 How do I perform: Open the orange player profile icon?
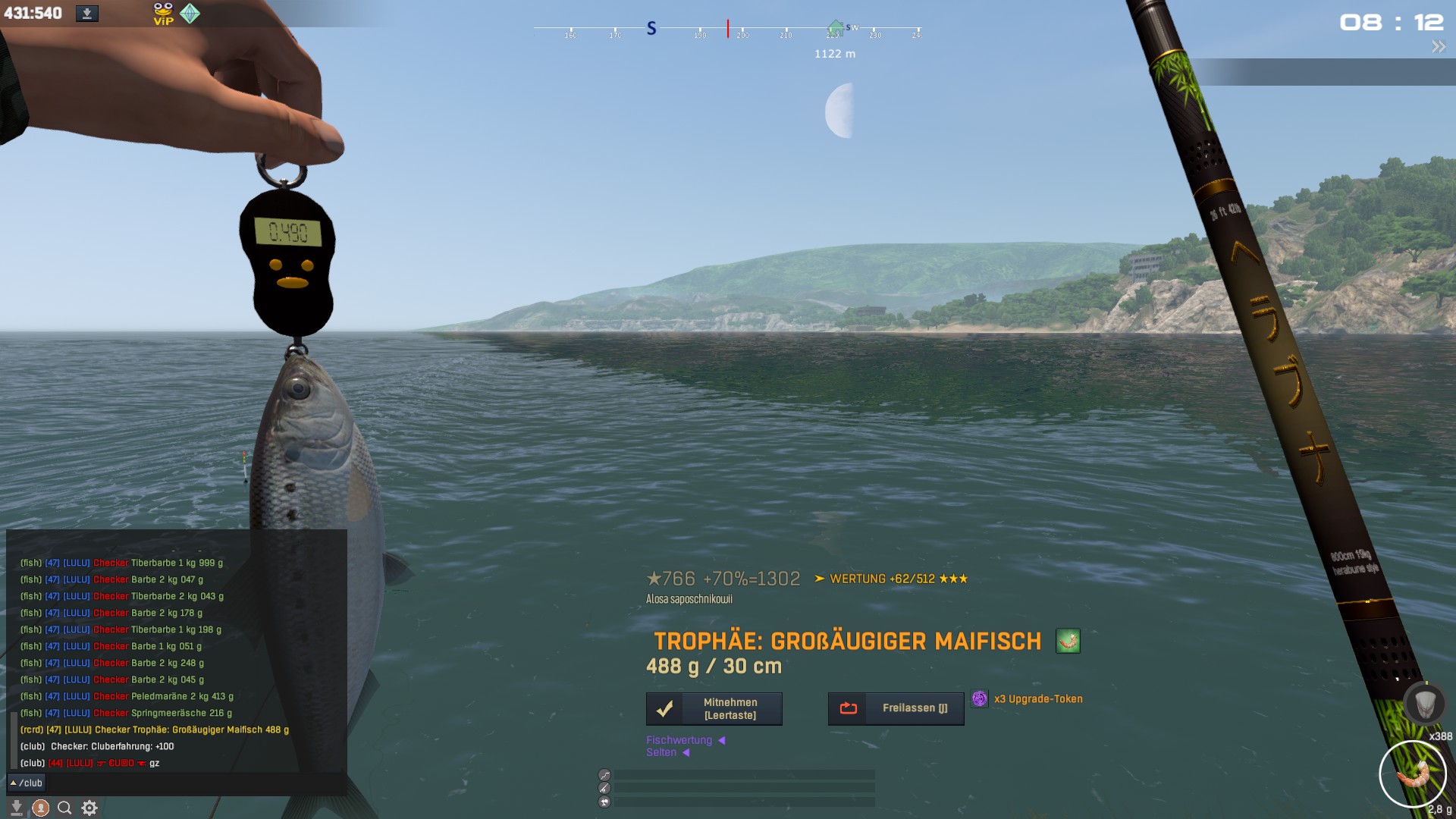click(x=41, y=808)
